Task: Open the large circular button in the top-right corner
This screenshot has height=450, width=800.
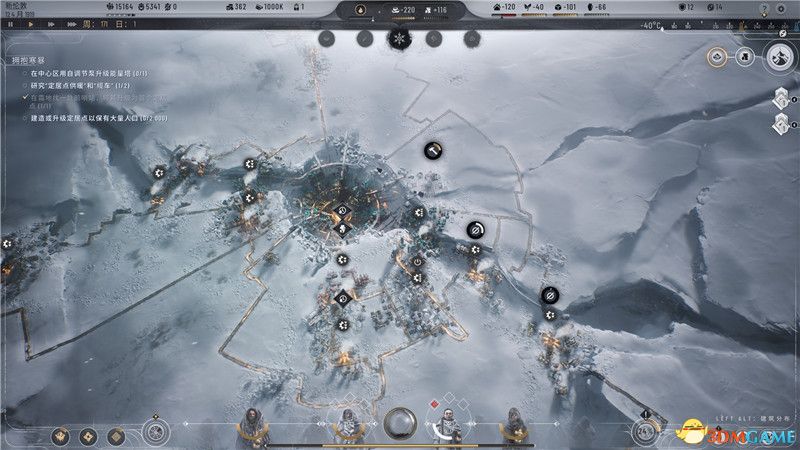Action: coord(779,57)
